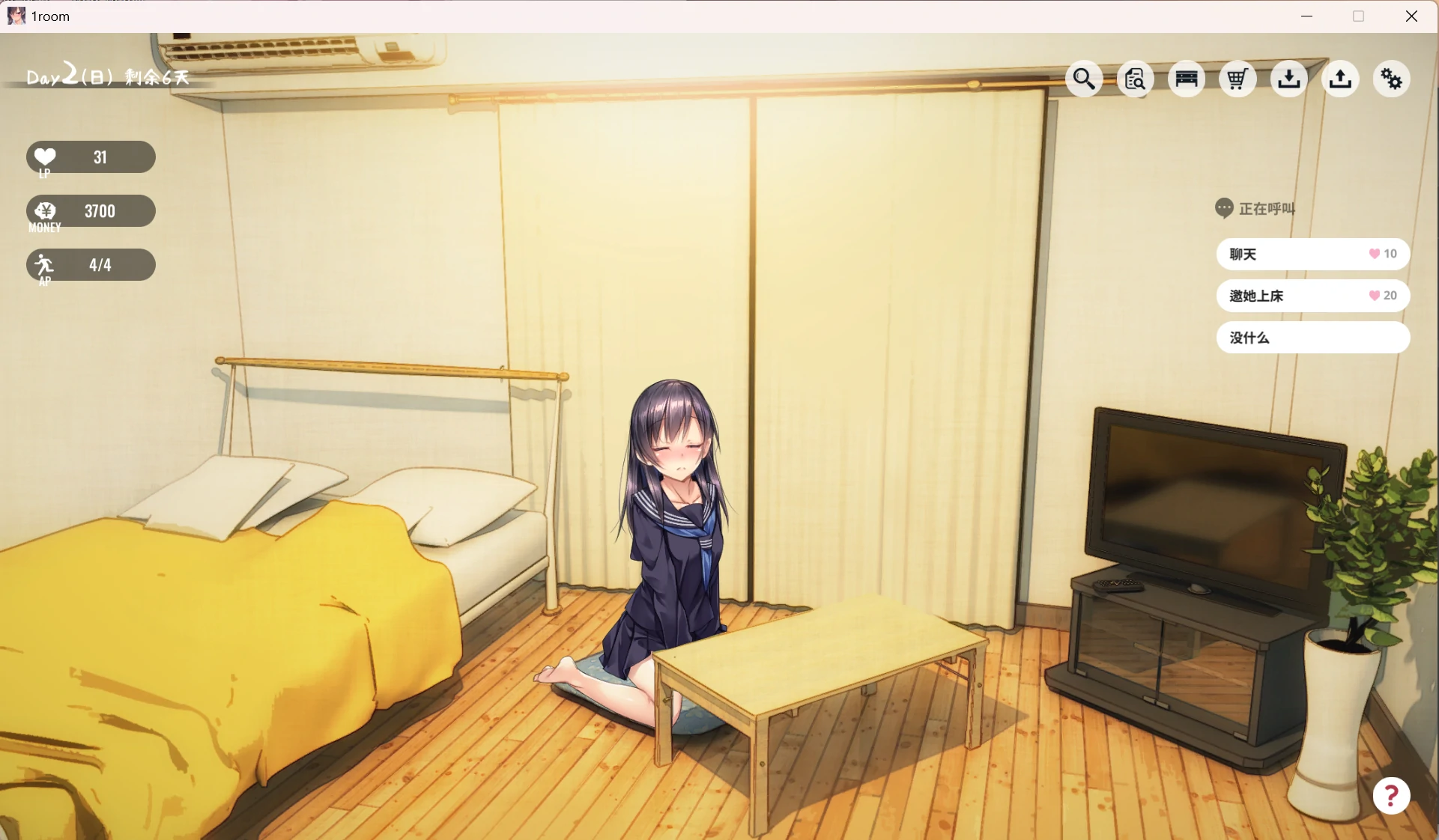Viewport: 1439px width, 840px height.
Task: Click the MONEY piggy bank indicator
Action: tap(90, 212)
